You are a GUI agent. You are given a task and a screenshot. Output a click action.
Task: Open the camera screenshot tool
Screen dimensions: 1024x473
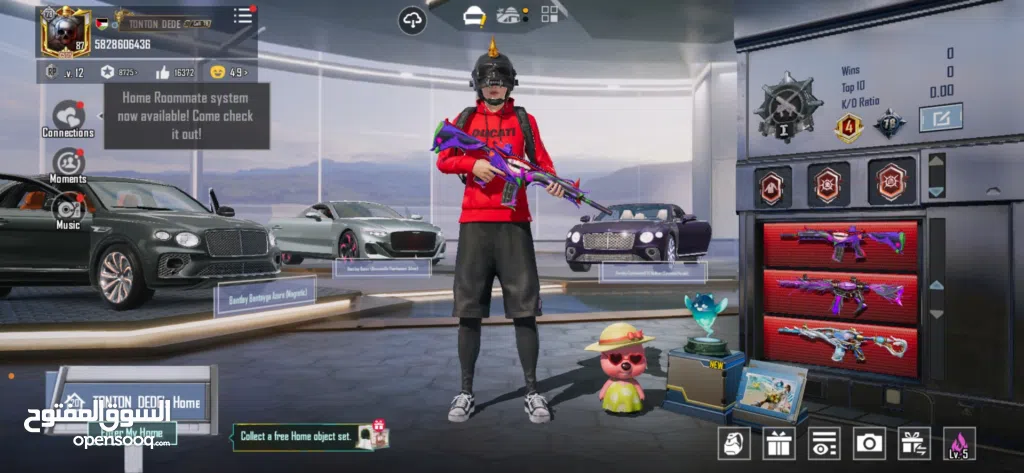[868, 442]
